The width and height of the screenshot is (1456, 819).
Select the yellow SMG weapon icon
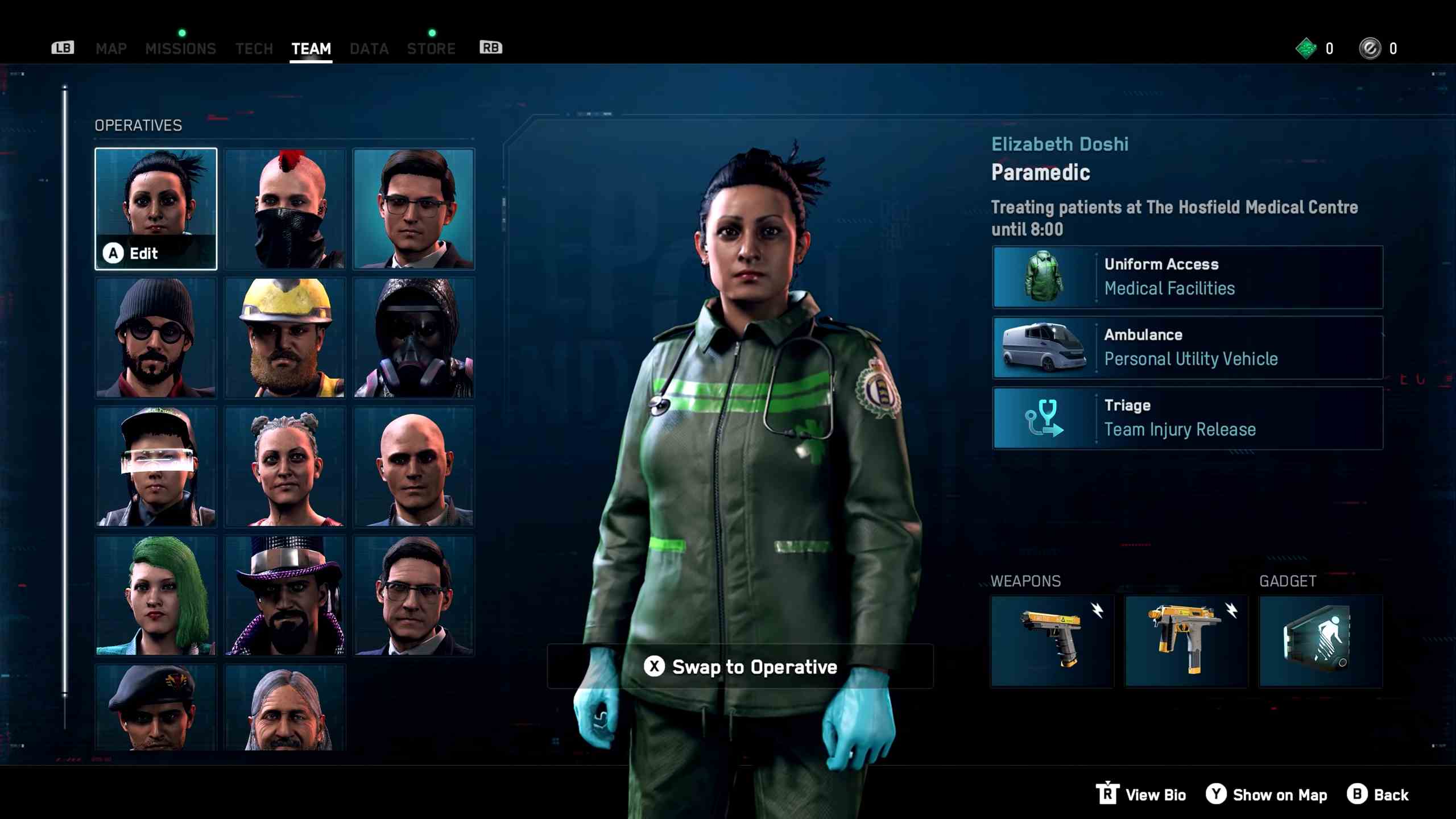[1186, 640]
